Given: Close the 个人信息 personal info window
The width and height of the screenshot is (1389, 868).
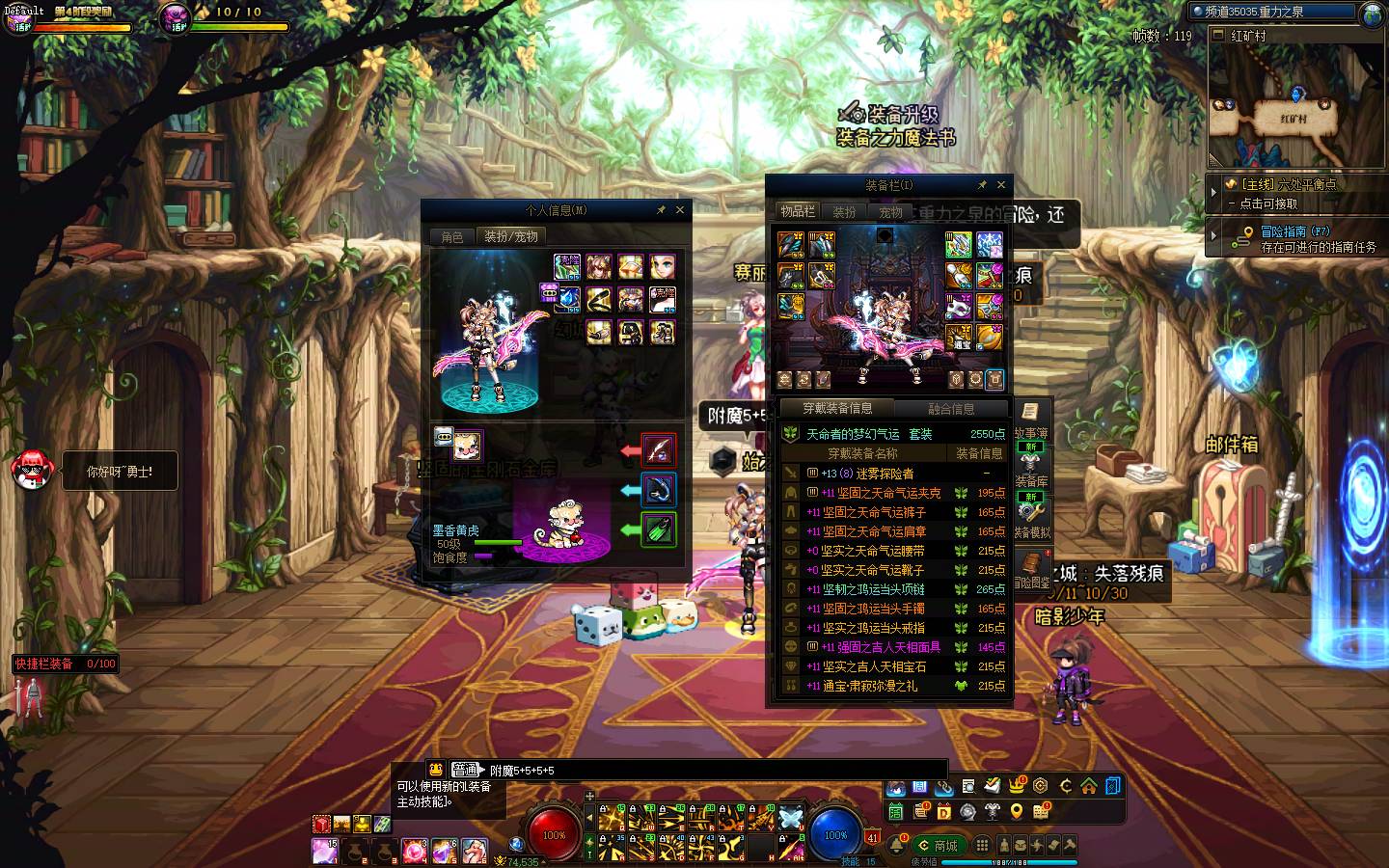Looking at the screenshot, I should click(680, 209).
